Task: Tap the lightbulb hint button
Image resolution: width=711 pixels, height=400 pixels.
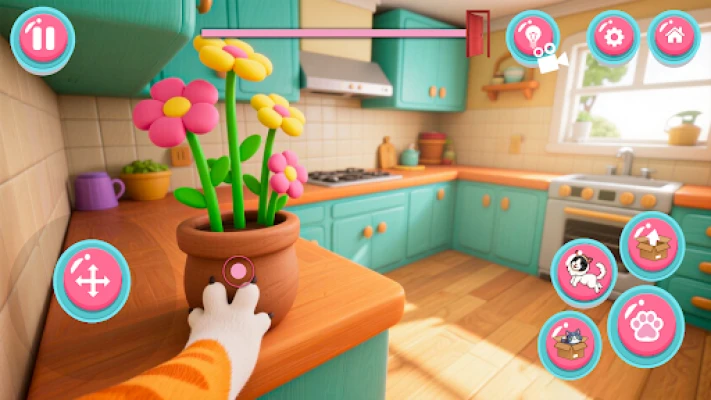Action: click(x=532, y=38)
